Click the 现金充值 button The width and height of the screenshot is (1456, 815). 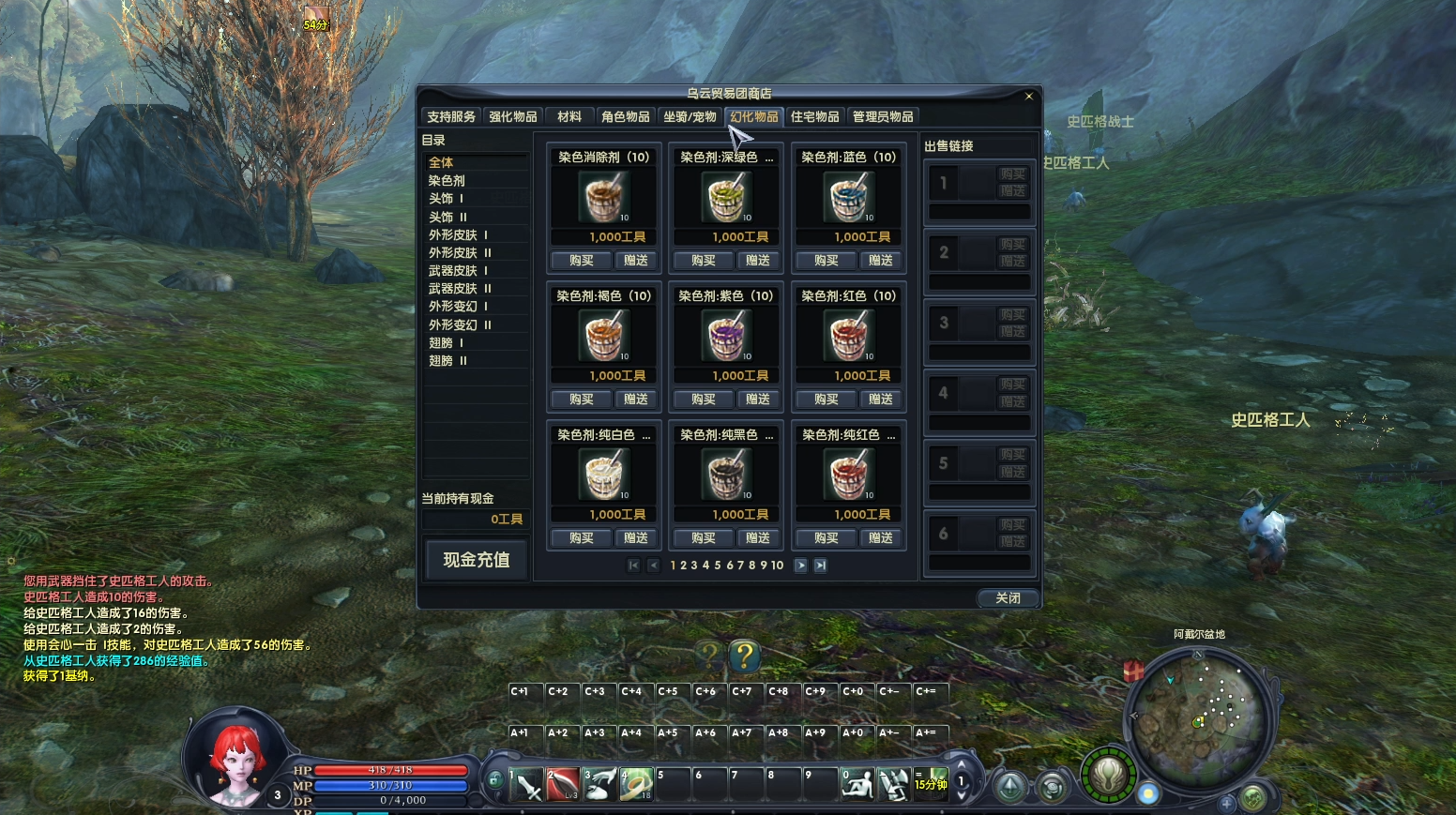[x=476, y=560]
